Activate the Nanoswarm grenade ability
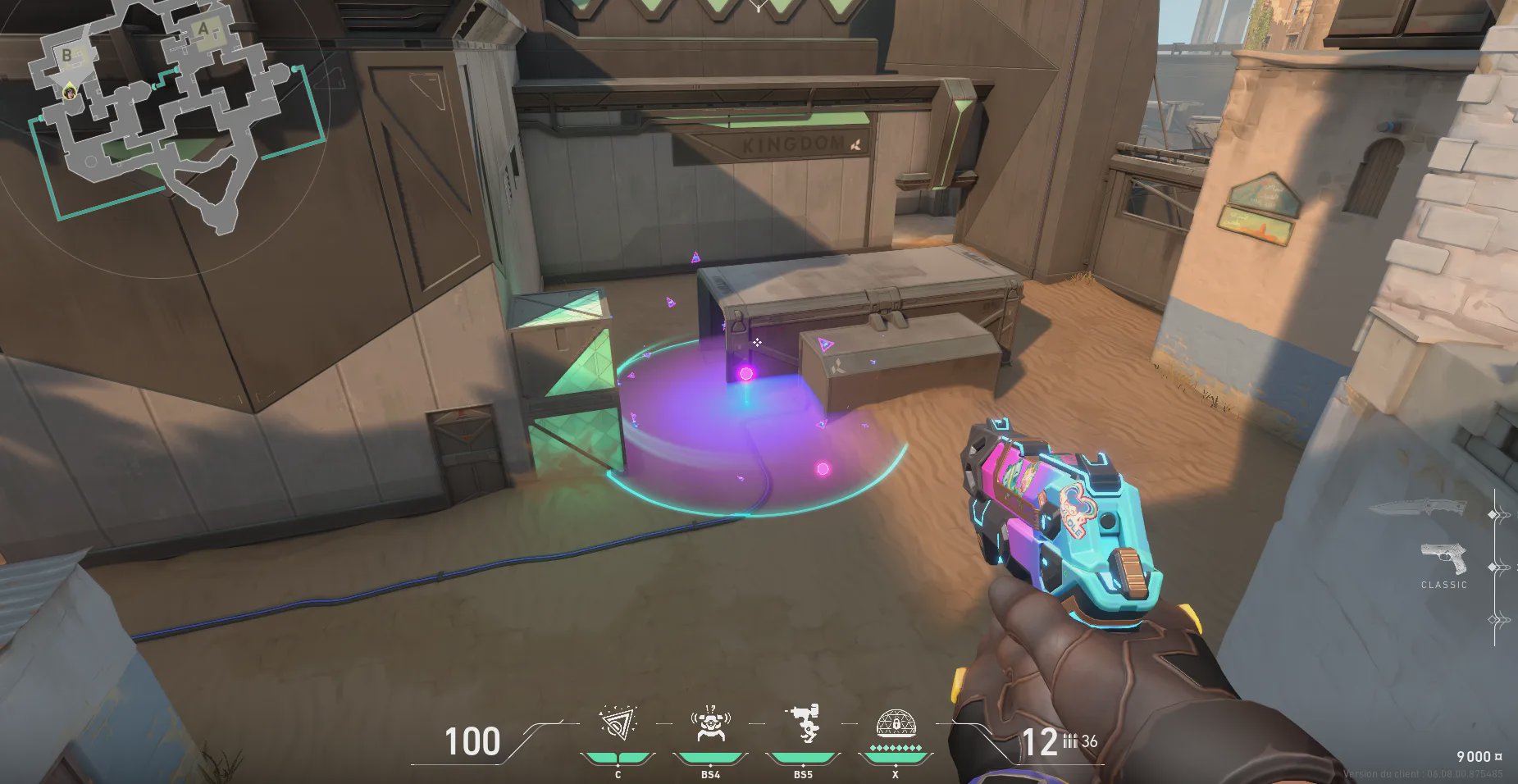The height and width of the screenshot is (784, 1518). [x=617, y=724]
